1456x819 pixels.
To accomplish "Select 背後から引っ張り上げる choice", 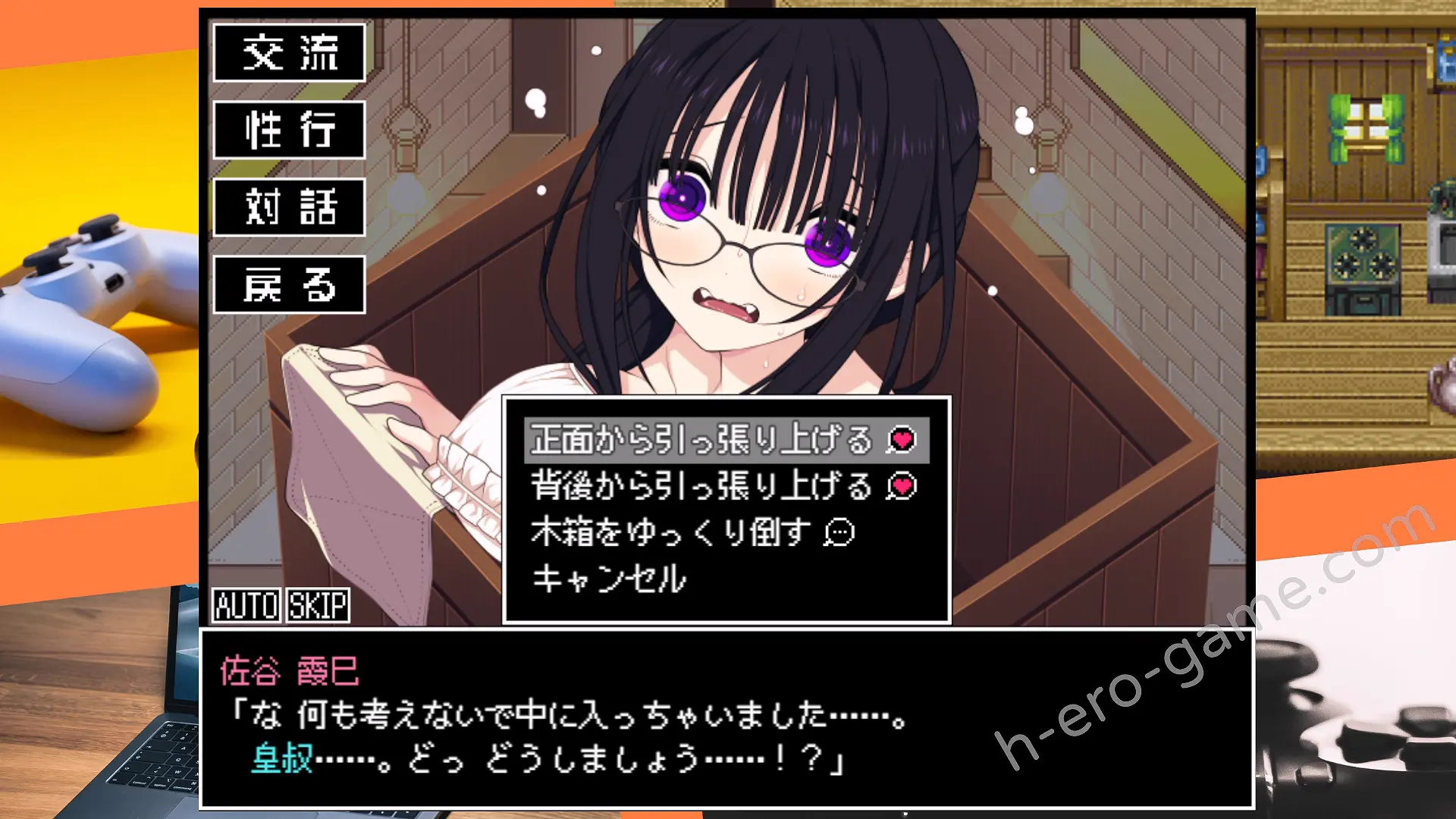I will [726, 486].
